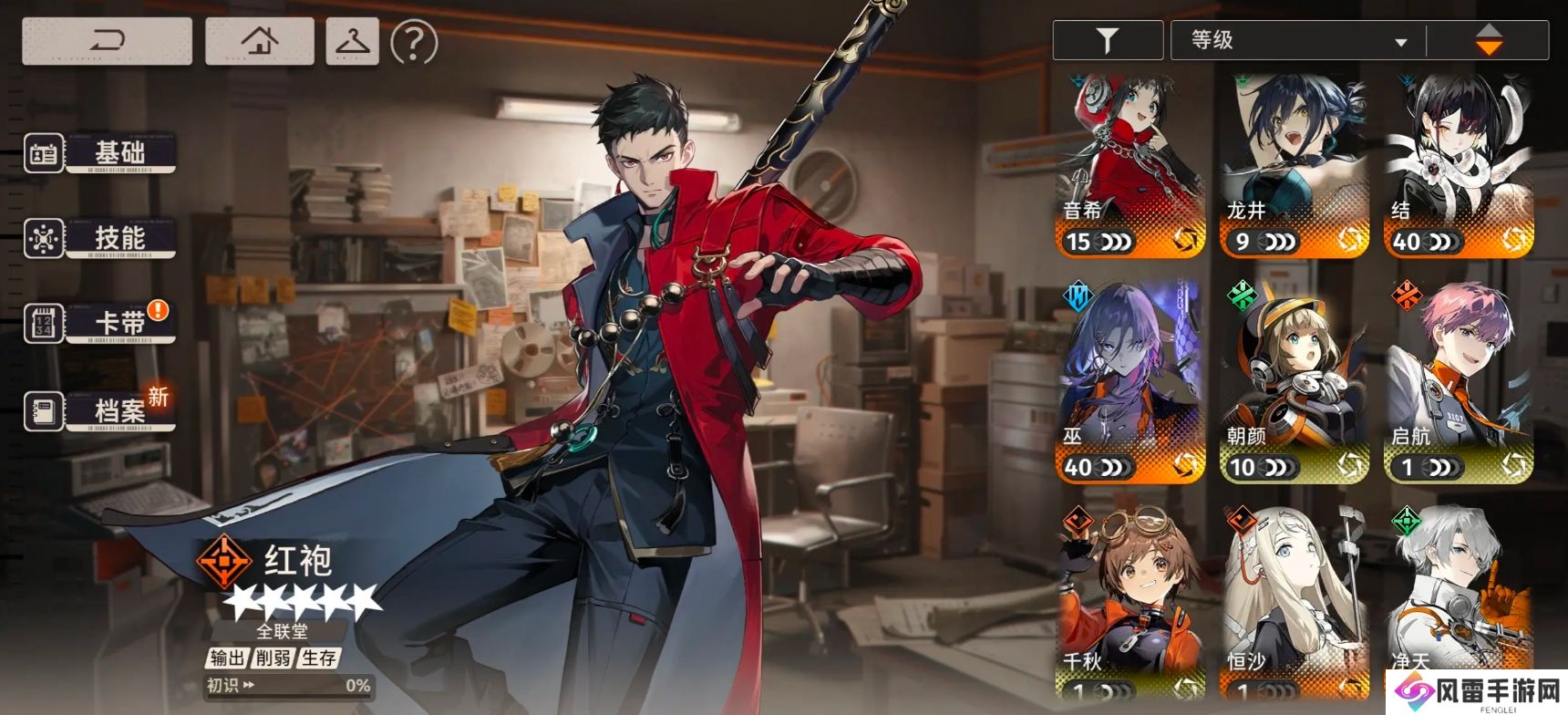Open the question mark help

414,42
